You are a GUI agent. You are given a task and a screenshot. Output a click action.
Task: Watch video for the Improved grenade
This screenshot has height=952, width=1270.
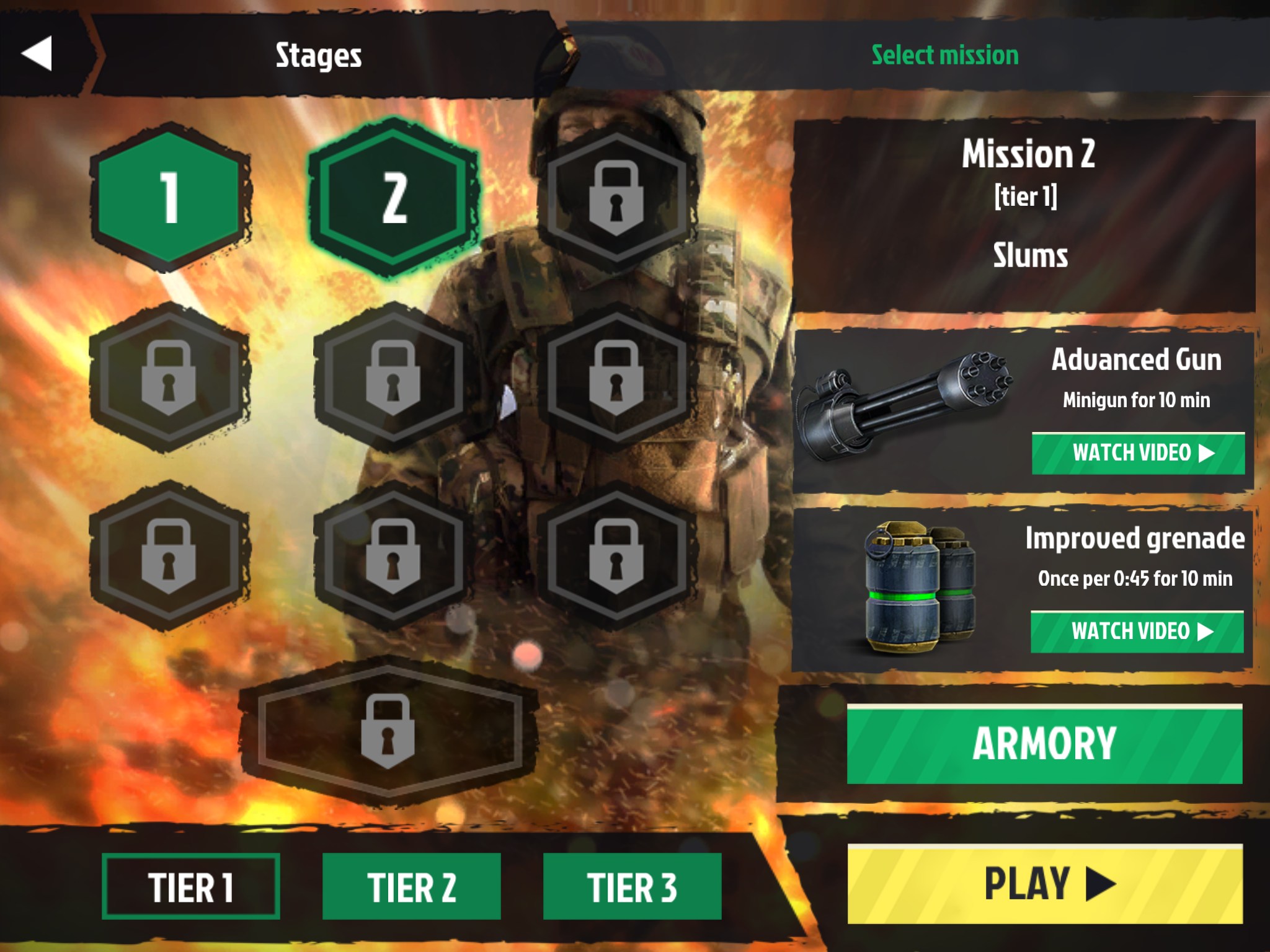1137,632
